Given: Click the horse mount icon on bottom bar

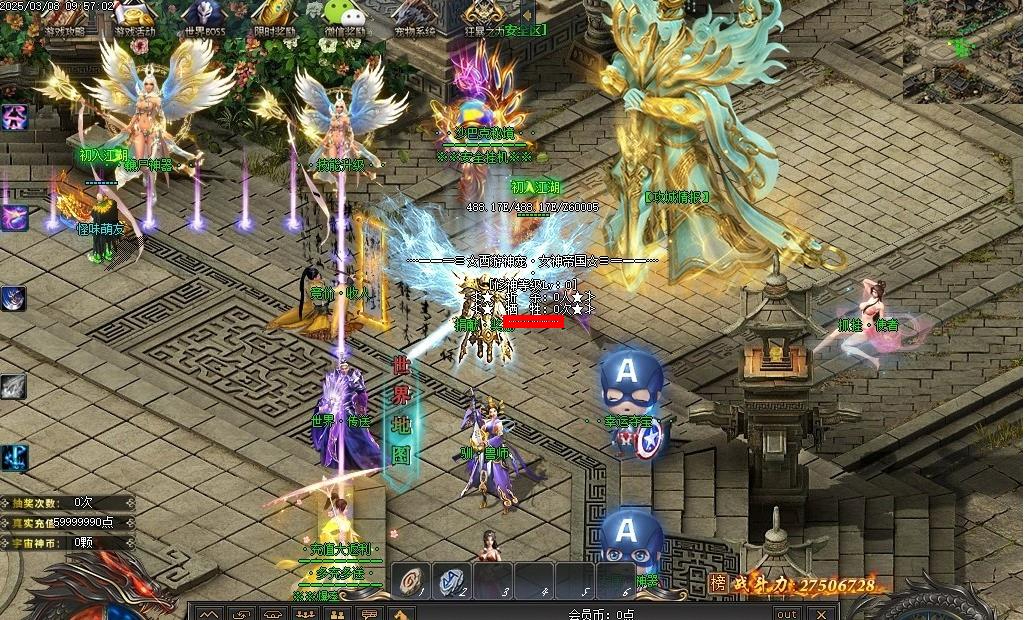Looking at the screenshot, I should click(x=403, y=613).
